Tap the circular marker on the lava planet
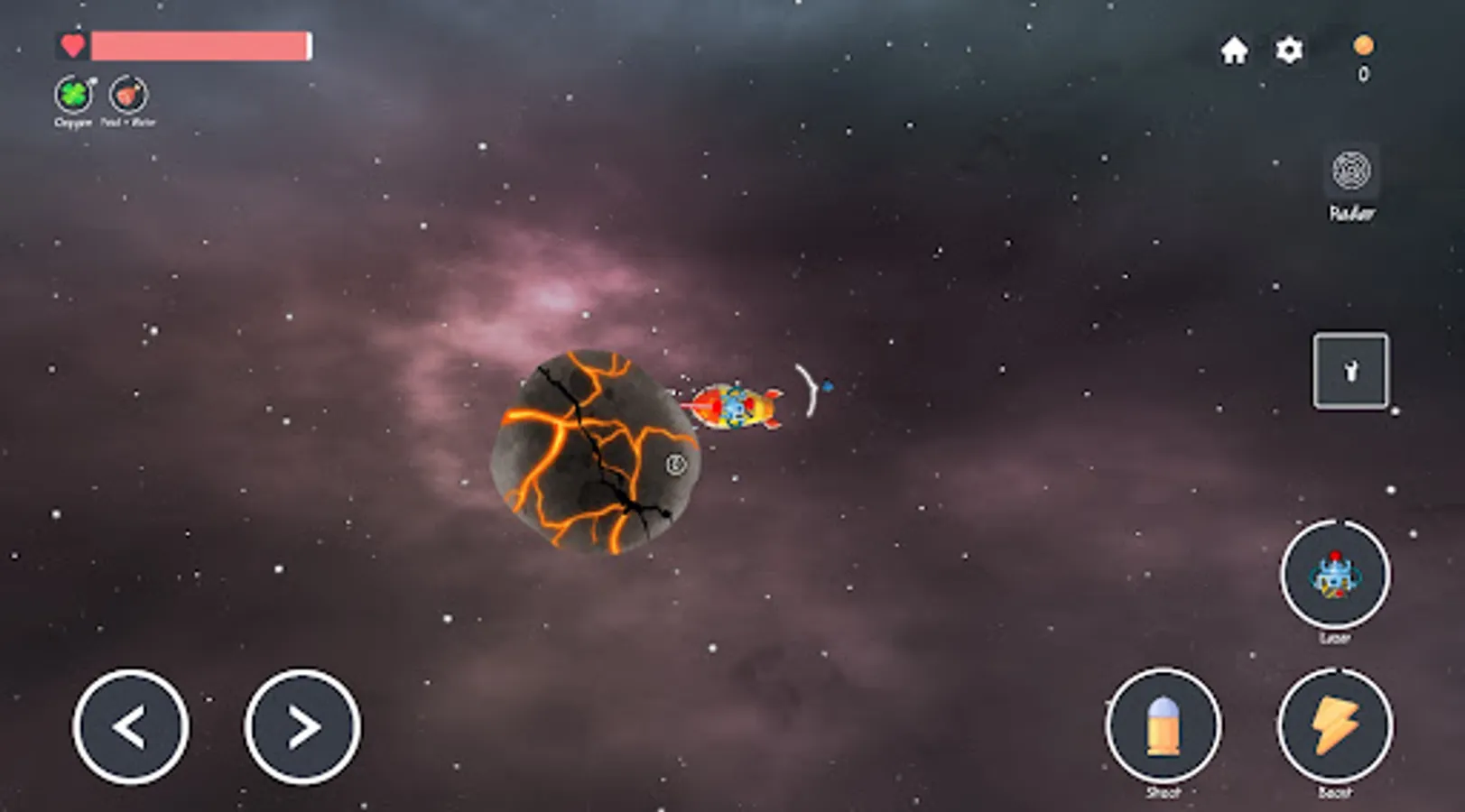Screen dimensions: 1465x812 [x=674, y=463]
